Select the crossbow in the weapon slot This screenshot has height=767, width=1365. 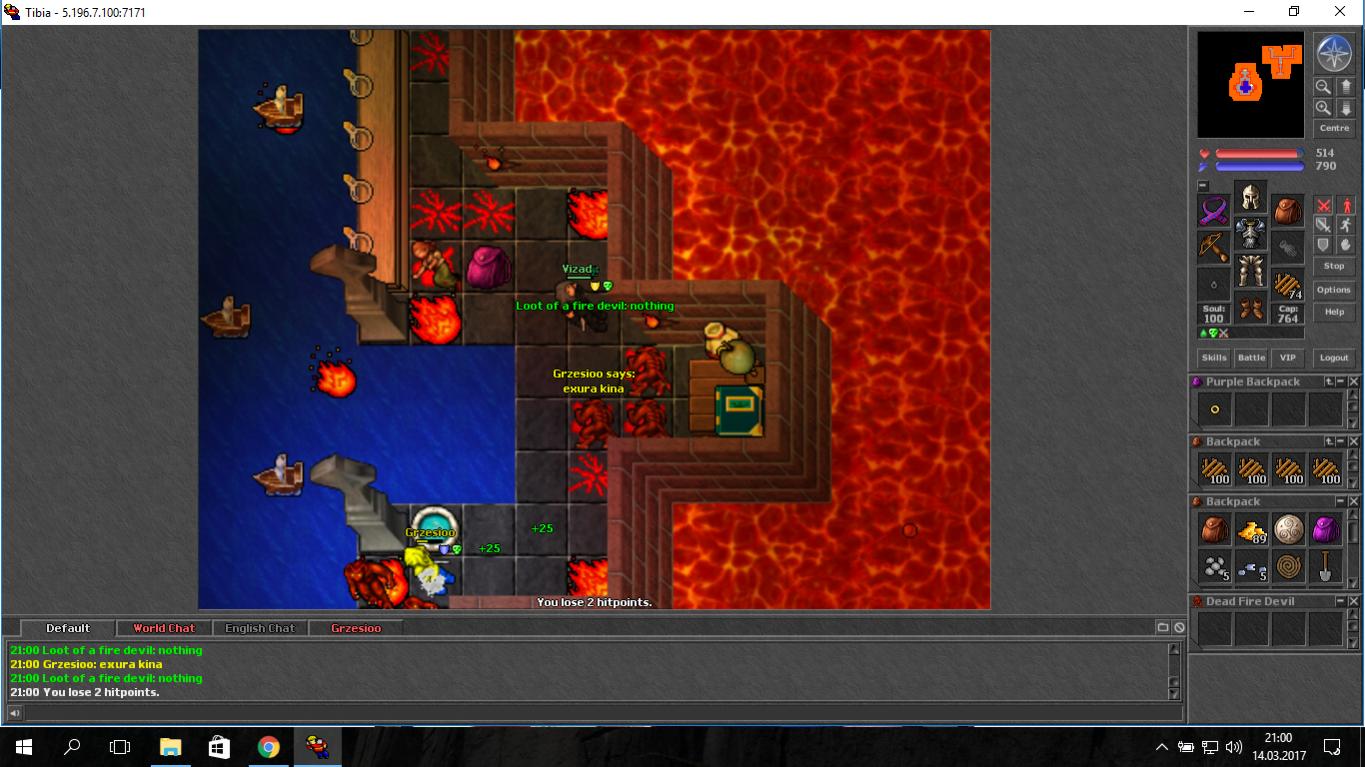[x=1214, y=248]
